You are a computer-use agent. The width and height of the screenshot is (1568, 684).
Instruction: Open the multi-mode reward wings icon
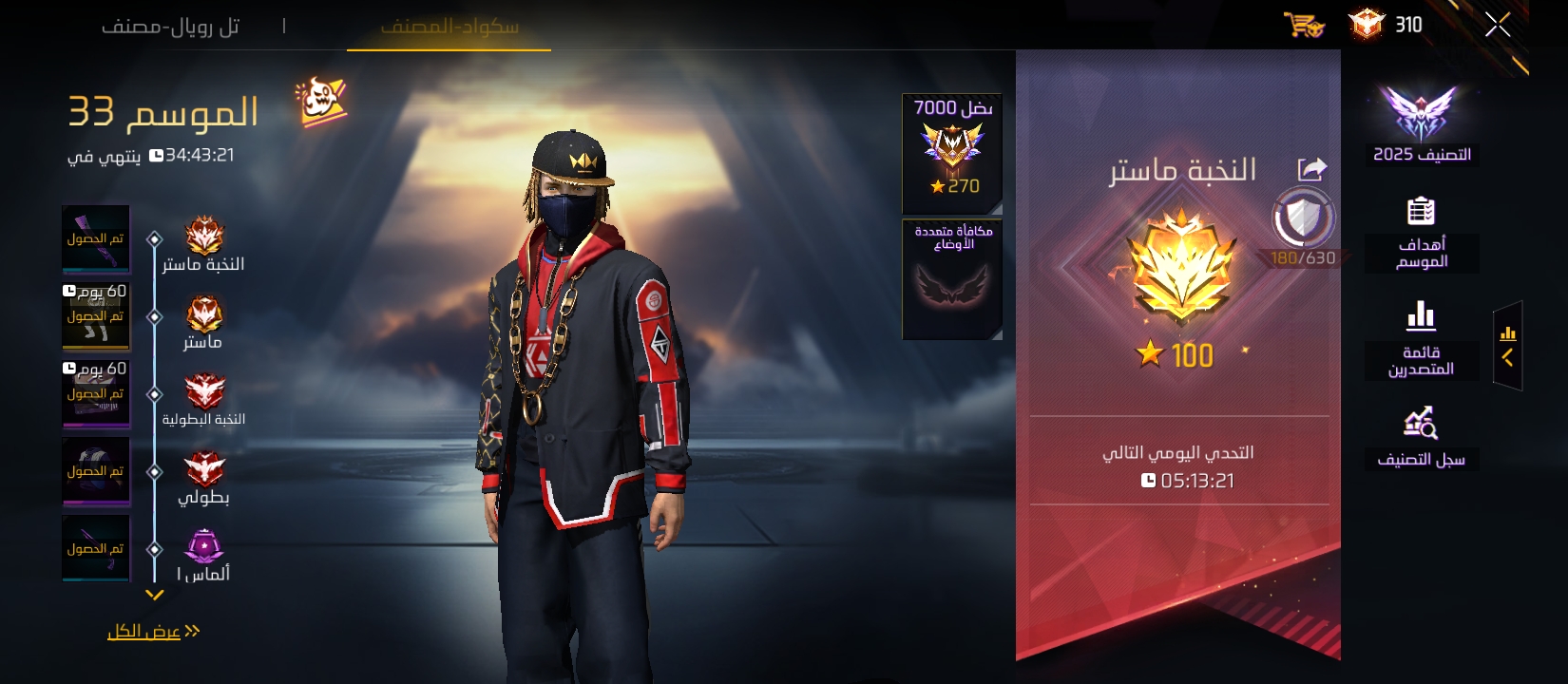(950, 280)
